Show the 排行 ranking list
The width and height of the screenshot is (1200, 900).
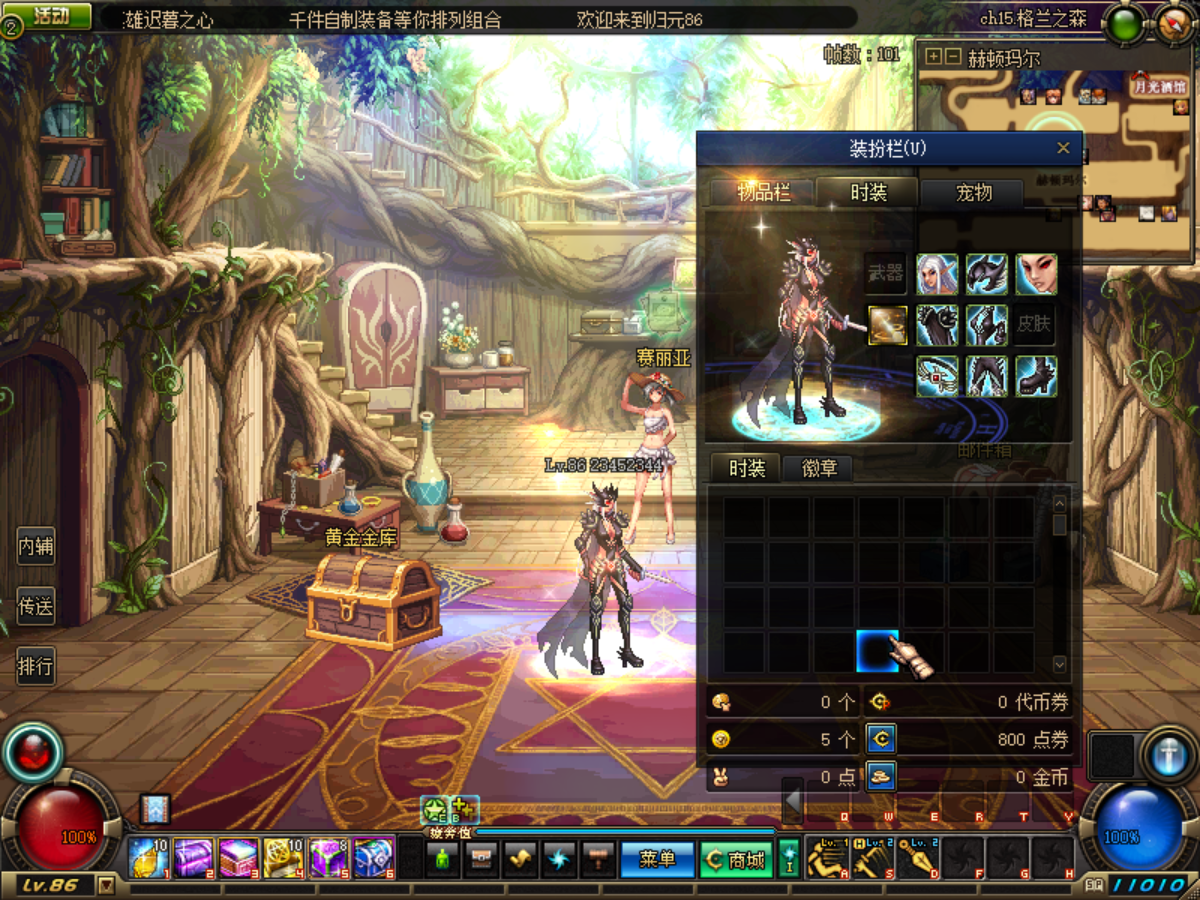point(36,665)
